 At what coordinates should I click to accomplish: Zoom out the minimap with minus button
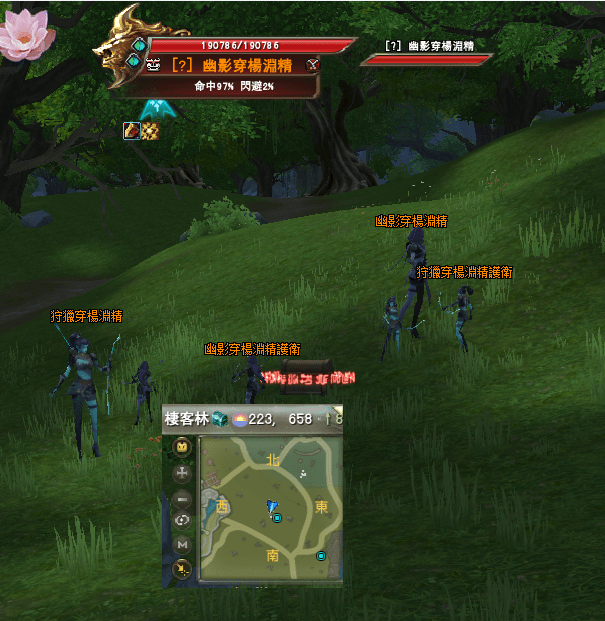tap(182, 497)
